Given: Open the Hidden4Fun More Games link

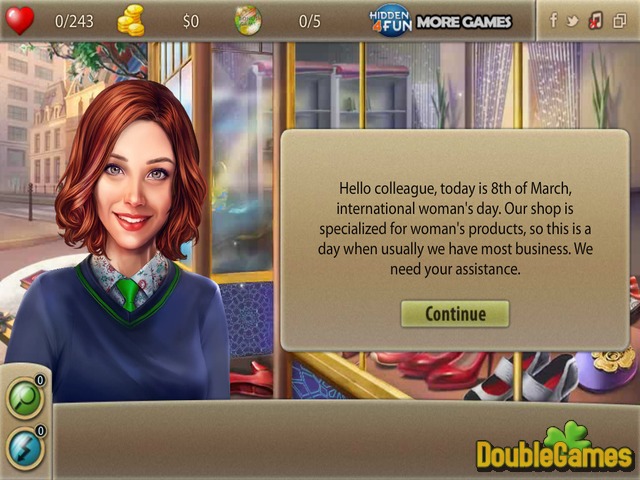Looking at the screenshot, I should click(440, 20).
